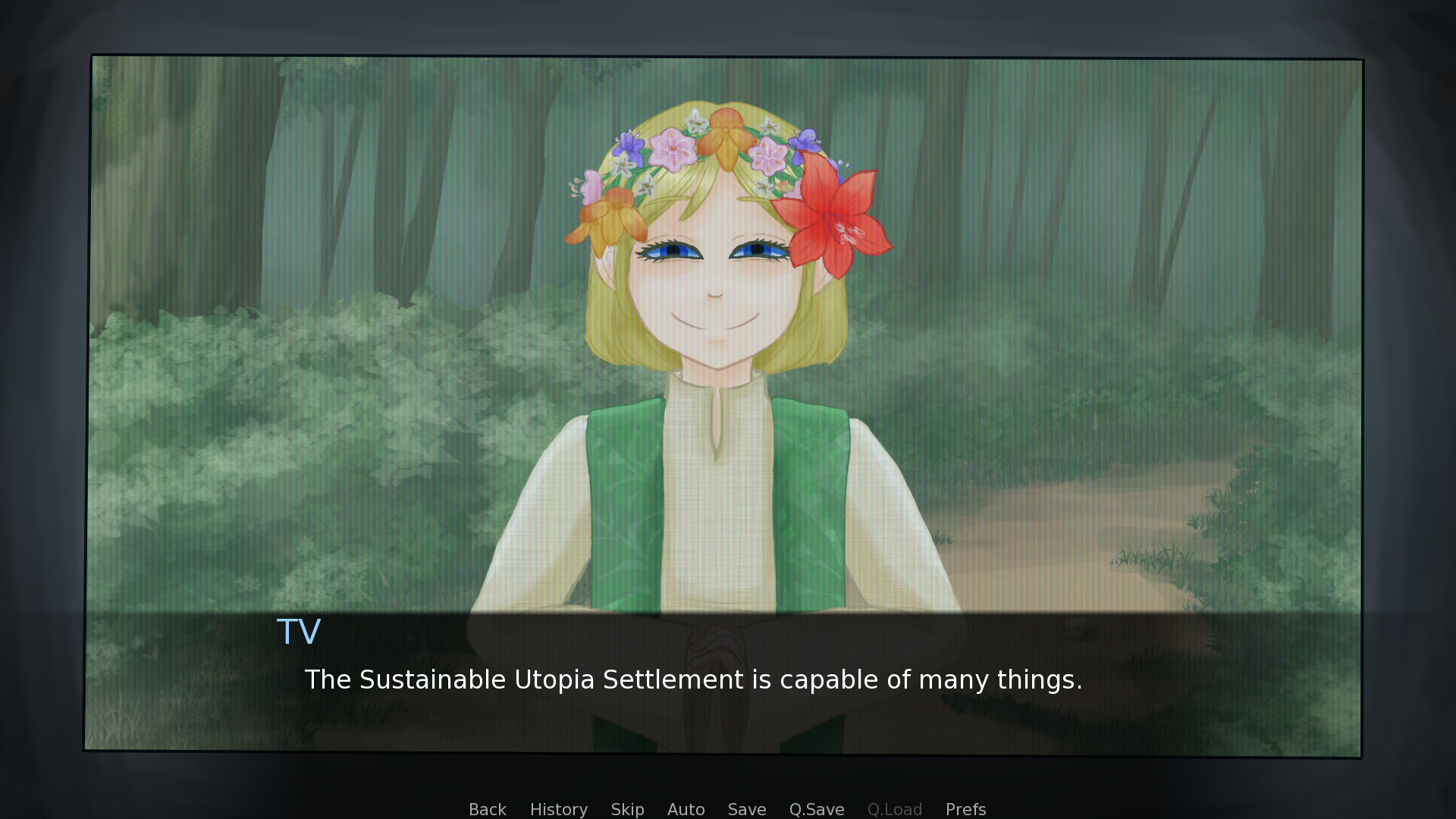Click the bottom quick menu bar

point(724,809)
